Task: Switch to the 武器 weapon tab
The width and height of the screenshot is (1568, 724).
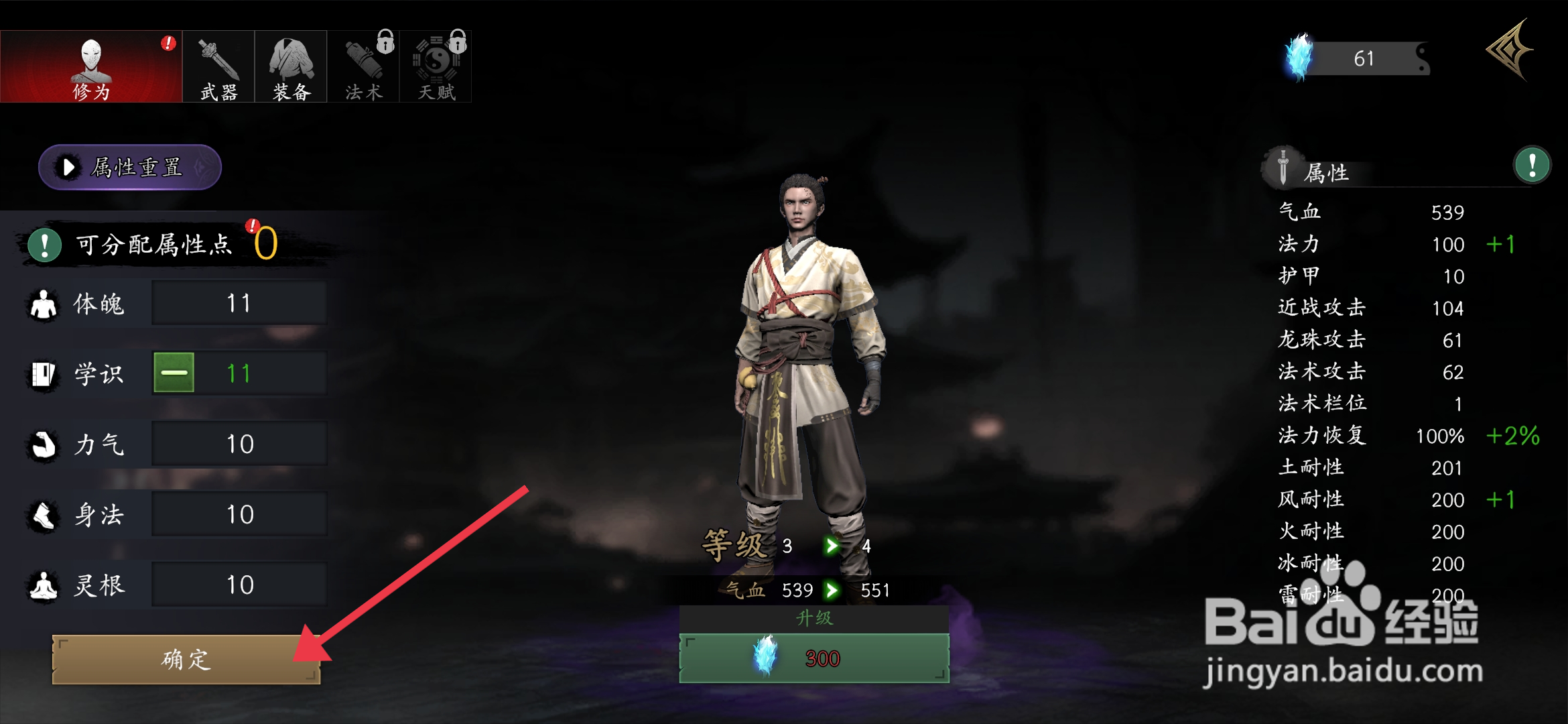Action: click(218, 65)
